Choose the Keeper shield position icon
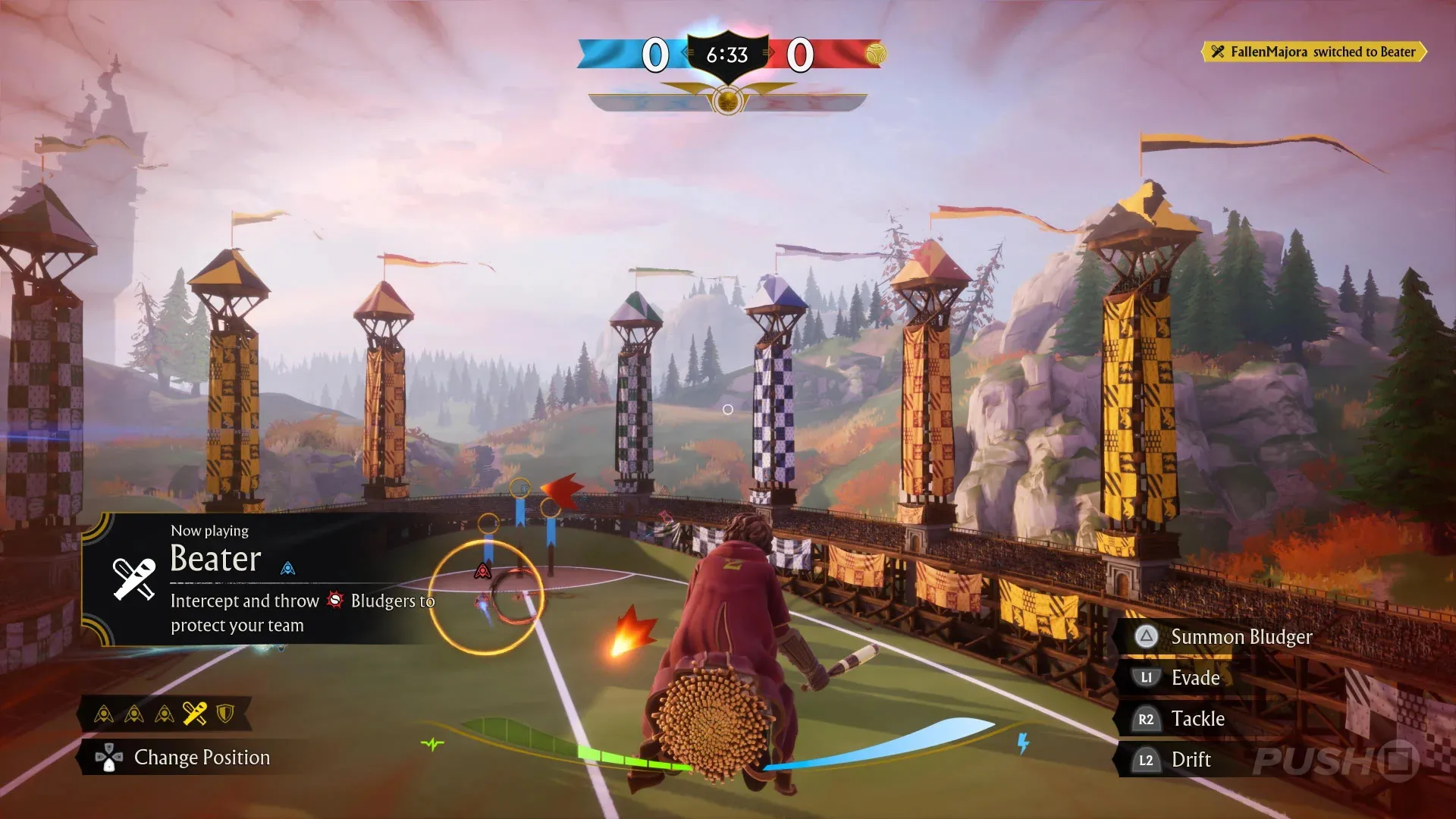This screenshot has height=819, width=1456. 225,714
